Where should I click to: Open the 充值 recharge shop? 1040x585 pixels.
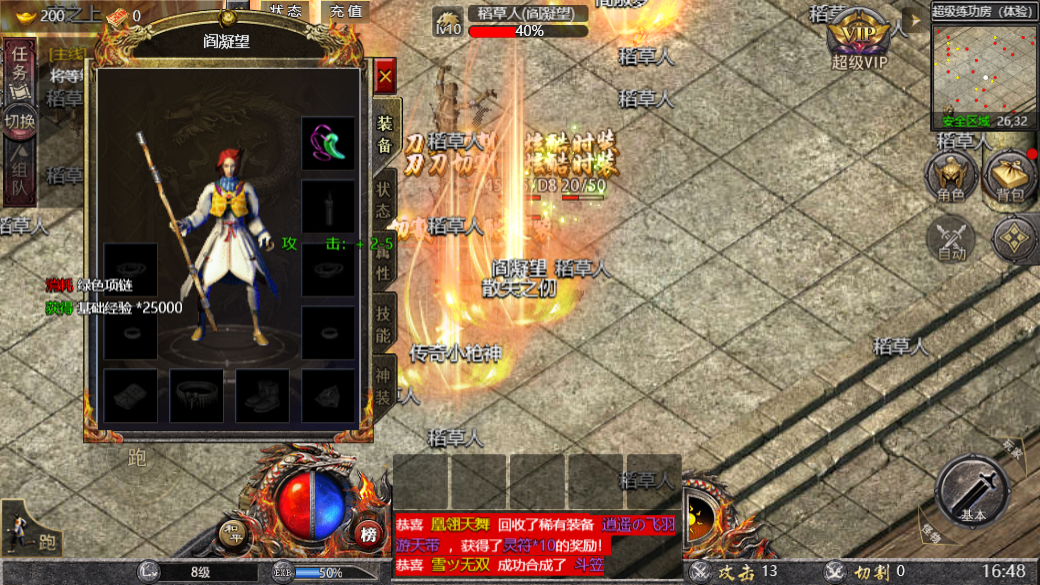click(346, 11)
